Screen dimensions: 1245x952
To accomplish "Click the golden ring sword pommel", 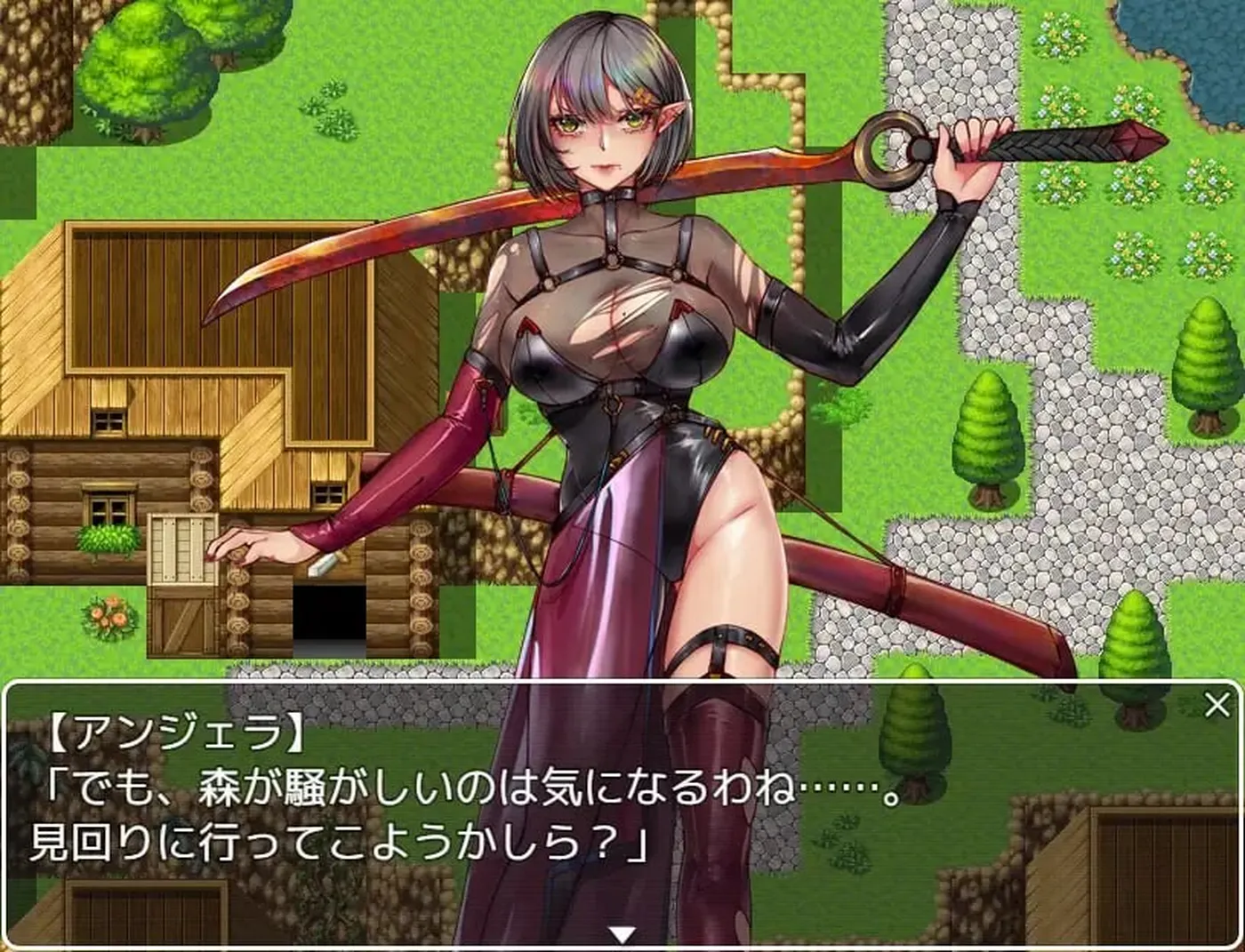I will click(889, 147).
